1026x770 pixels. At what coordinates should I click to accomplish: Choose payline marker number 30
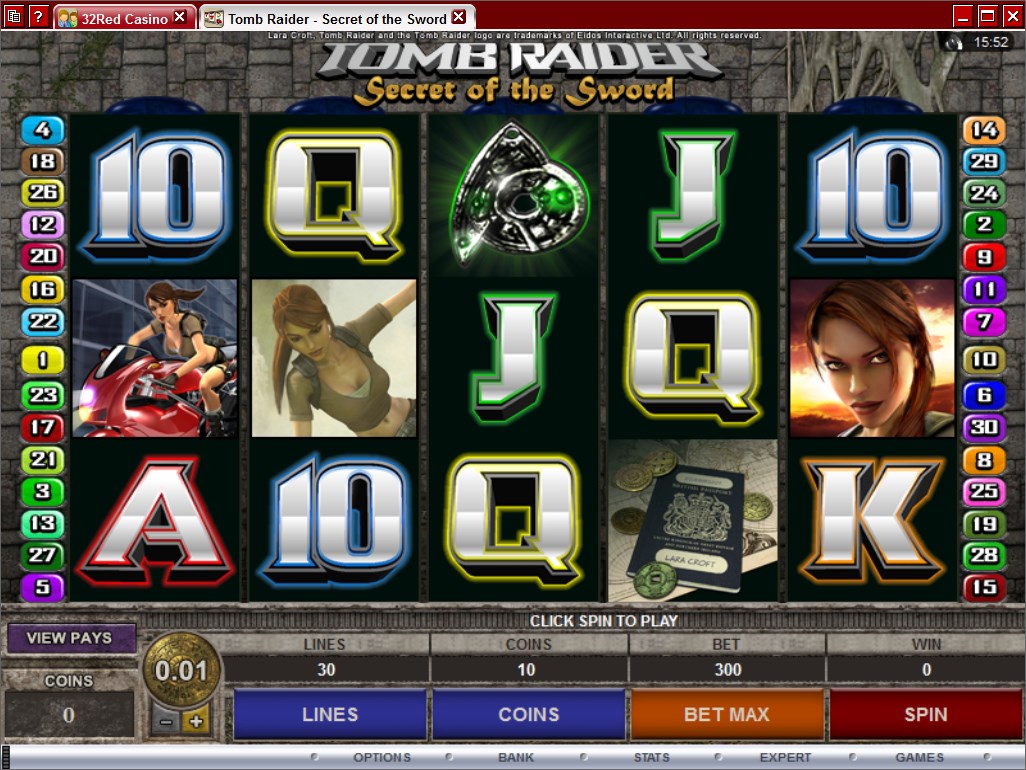(983, 427)
